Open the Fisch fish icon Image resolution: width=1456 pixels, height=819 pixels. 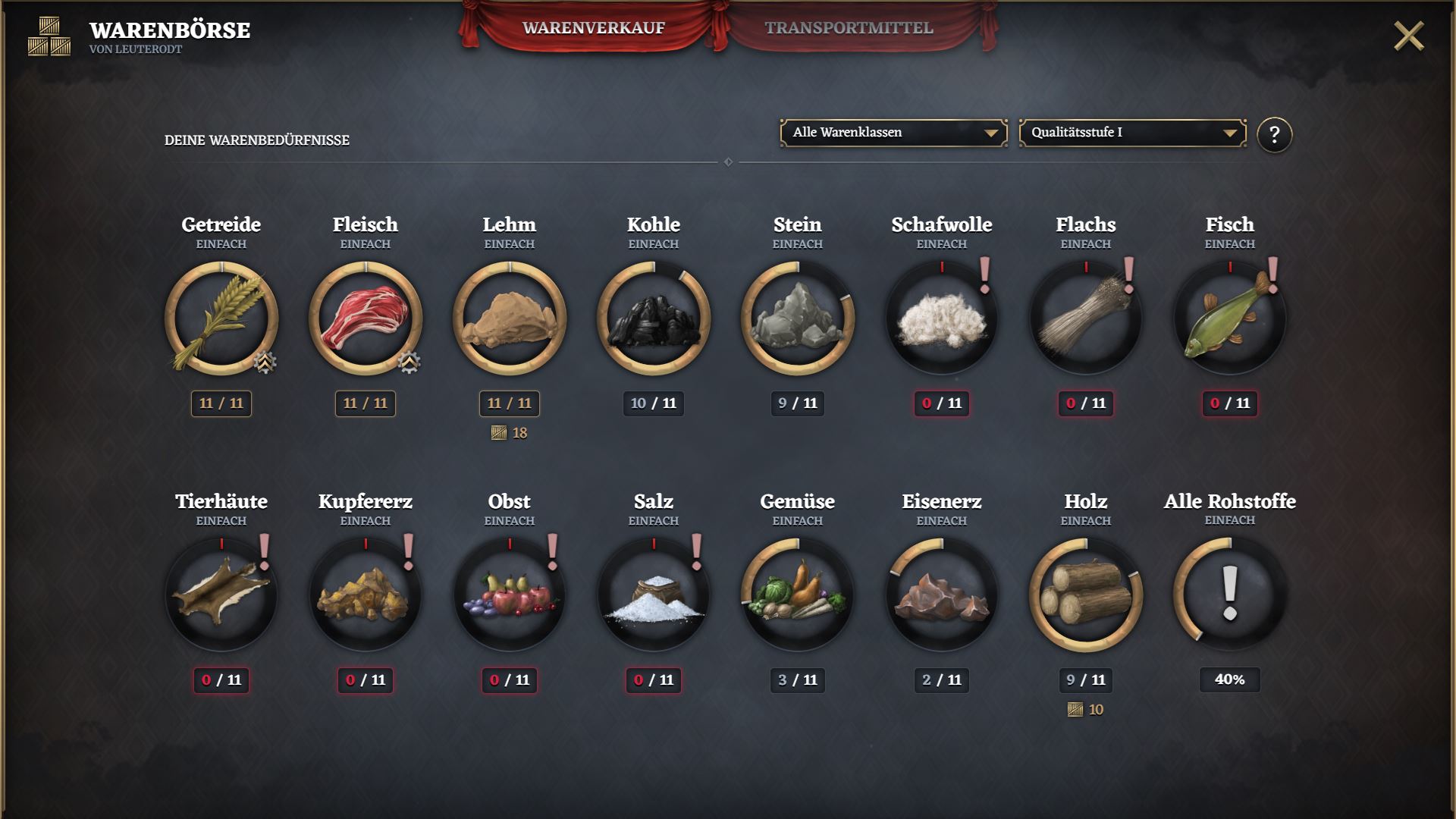[1230, 318]
